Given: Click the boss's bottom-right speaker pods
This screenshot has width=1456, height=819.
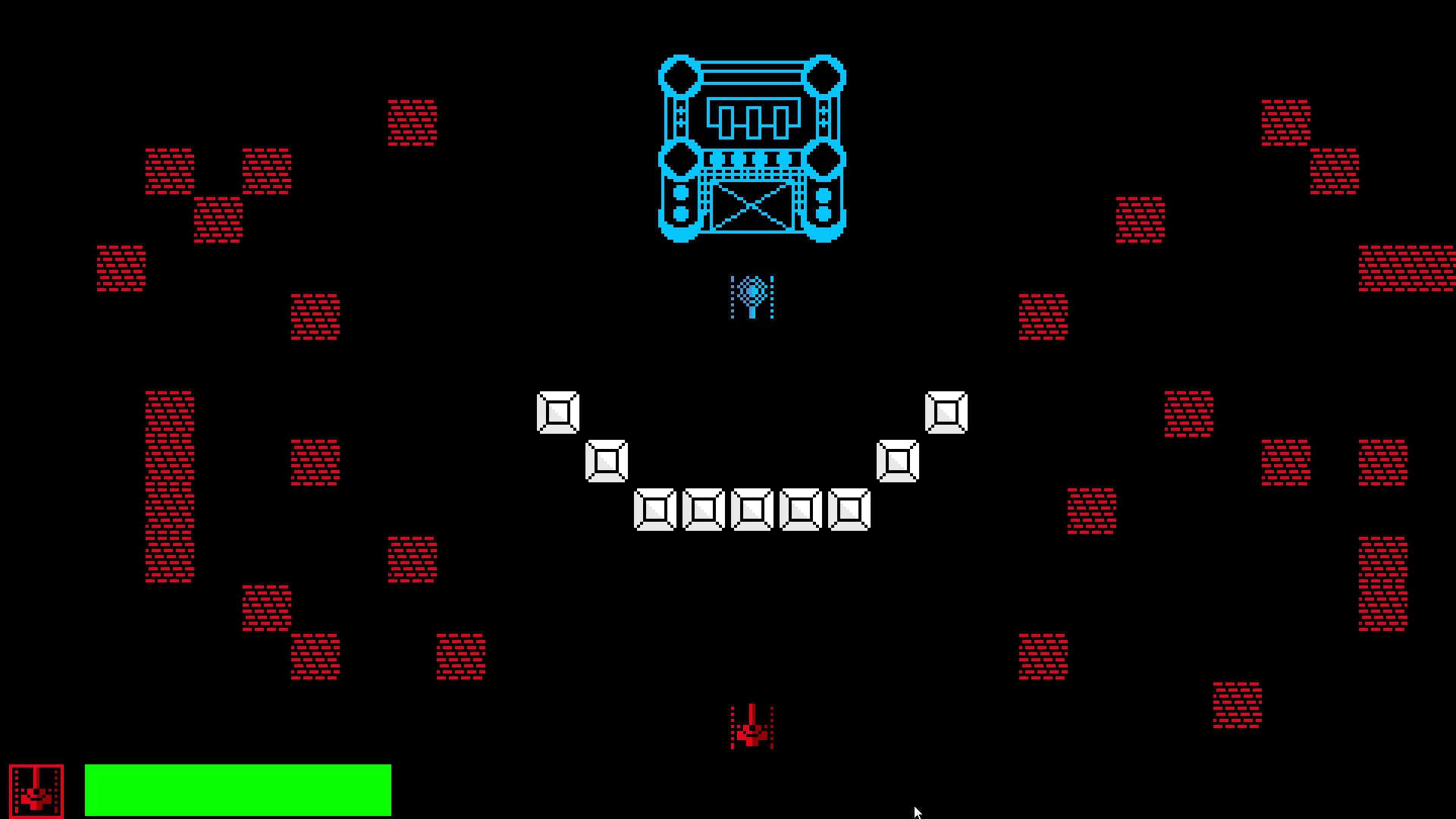Looking at the screenshot, I should [824, 201].
